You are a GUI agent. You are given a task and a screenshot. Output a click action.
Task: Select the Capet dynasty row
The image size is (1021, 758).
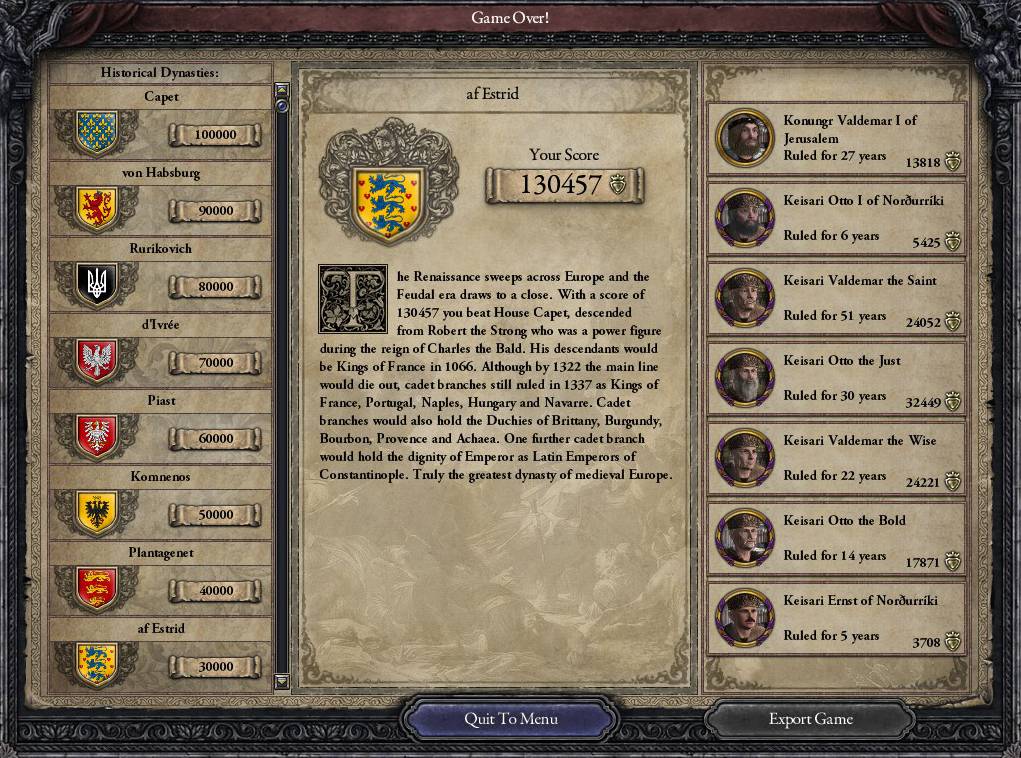(161, 124)
